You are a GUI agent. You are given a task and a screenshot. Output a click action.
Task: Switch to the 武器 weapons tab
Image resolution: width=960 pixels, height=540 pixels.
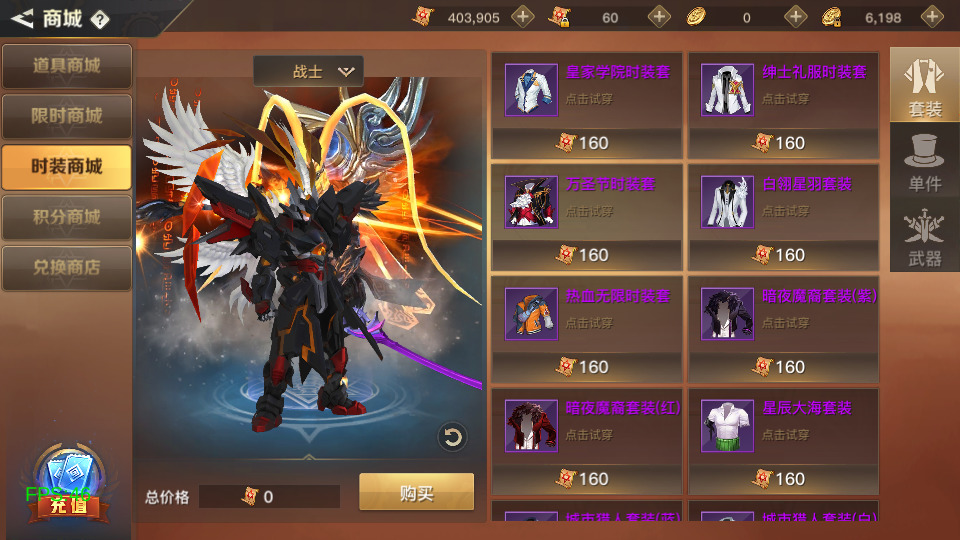924,236
